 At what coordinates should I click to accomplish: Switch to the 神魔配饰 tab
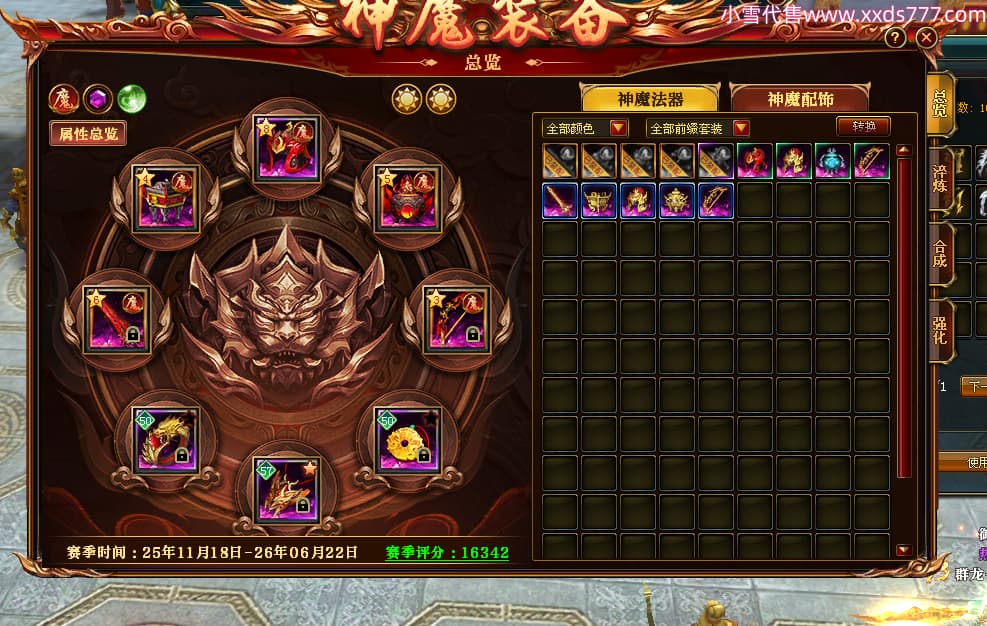coord(800,99)
